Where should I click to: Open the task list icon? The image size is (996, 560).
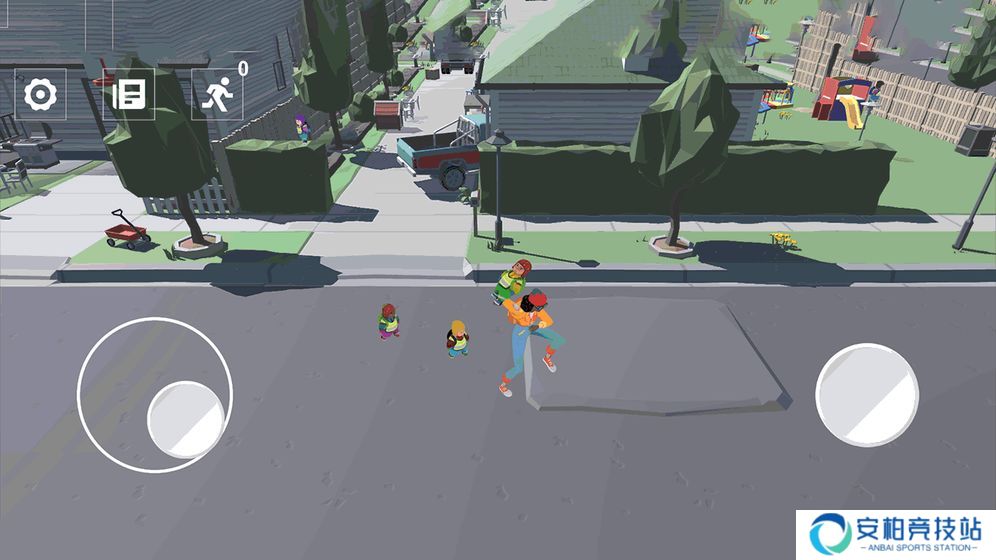coord(129,95)
